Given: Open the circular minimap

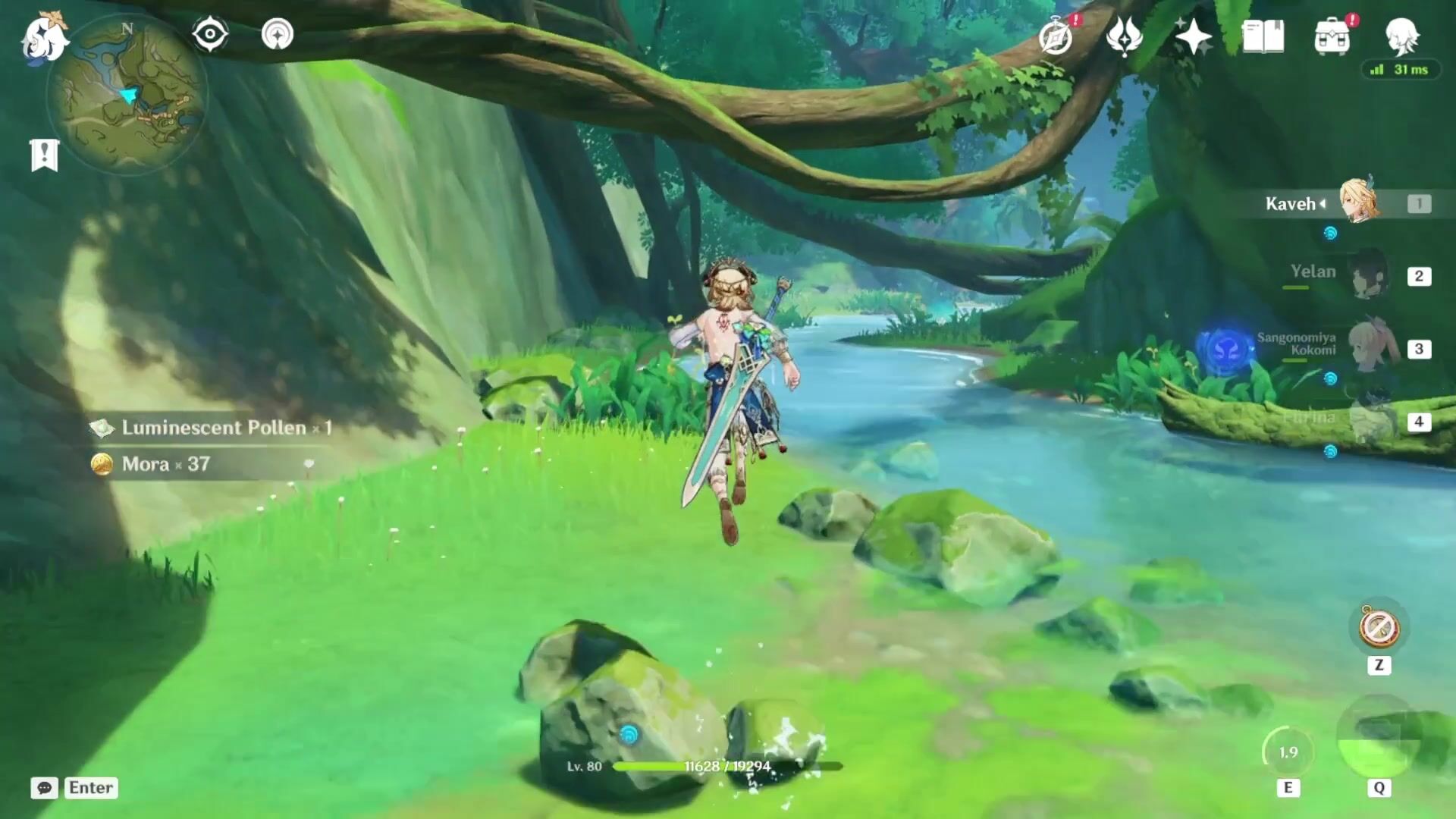Looking at the screenshot, I should (127, 94).
